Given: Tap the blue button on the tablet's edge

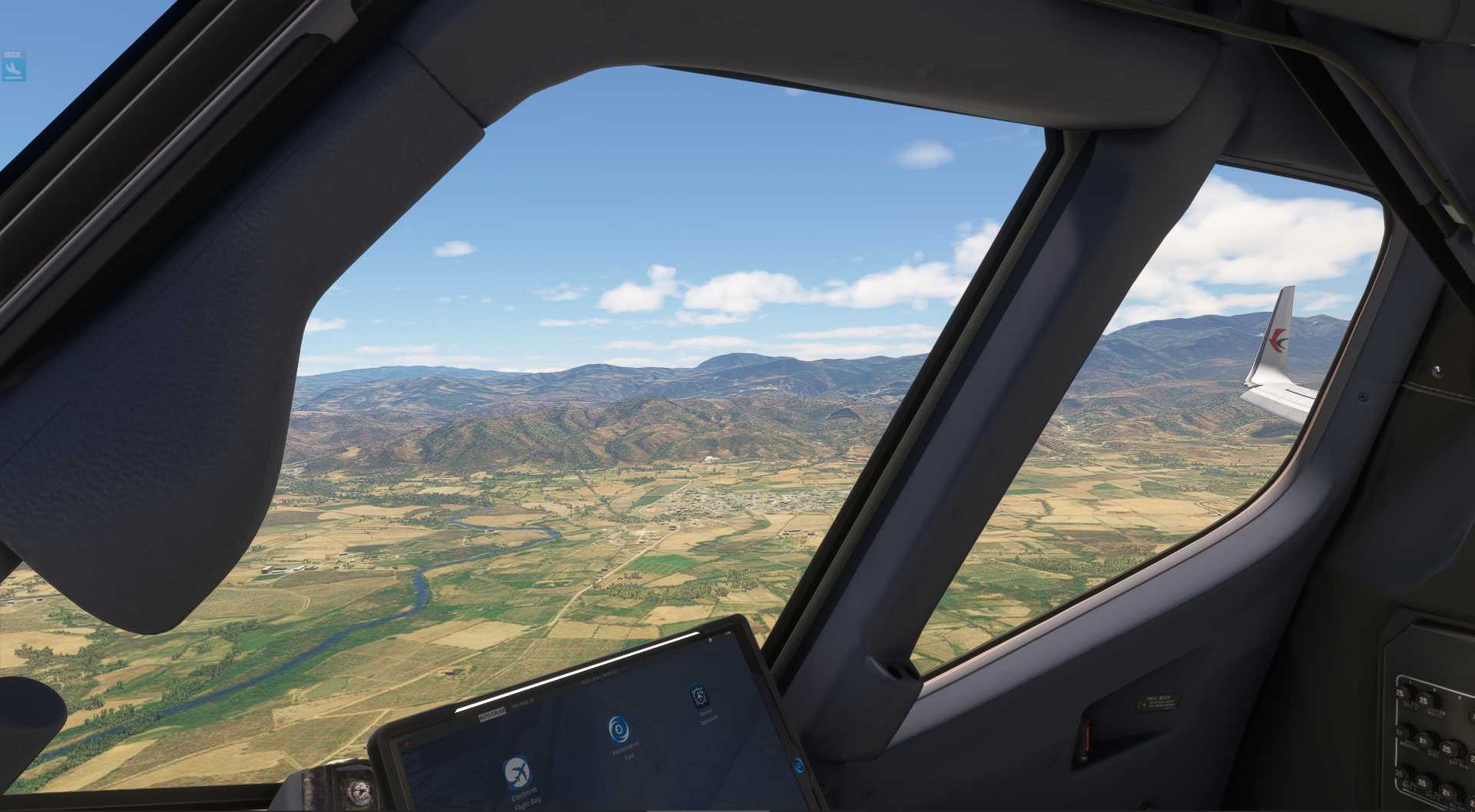Looking at the screenshot, I should pos(798,764).
